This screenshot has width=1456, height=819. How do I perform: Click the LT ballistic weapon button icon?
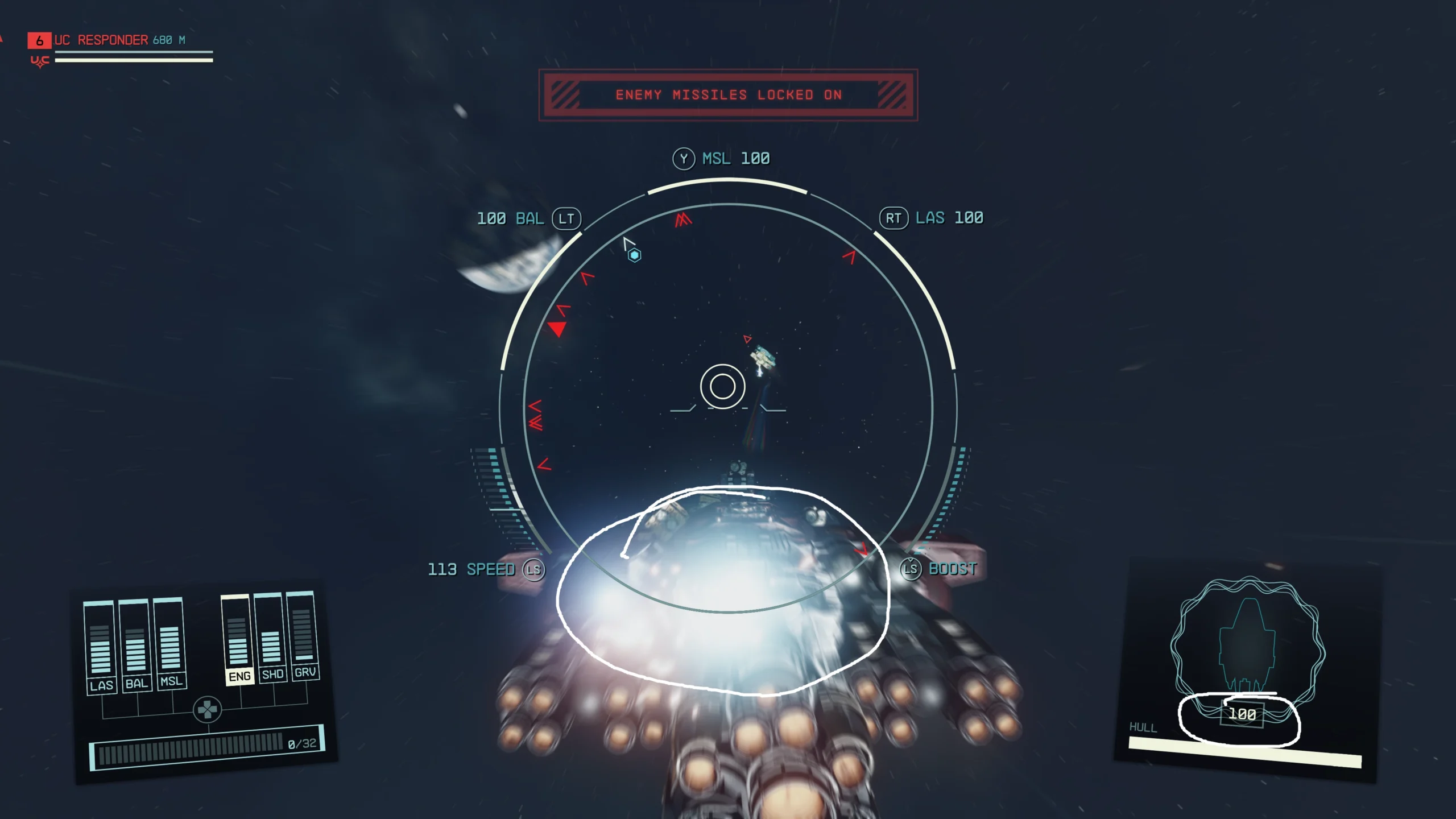[566, 218]
